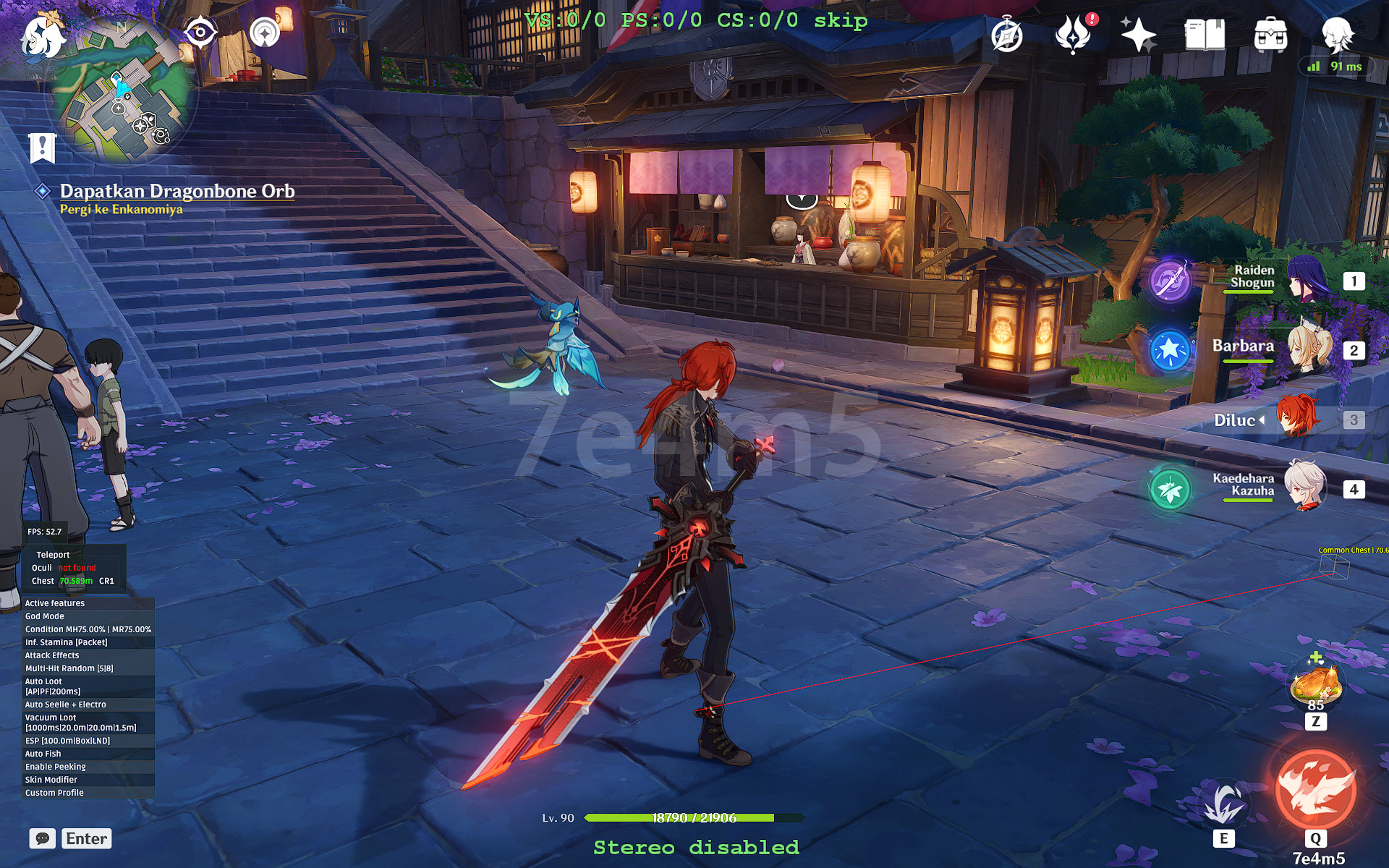Toggle God Mode in the cheat menu

(46, 616)
